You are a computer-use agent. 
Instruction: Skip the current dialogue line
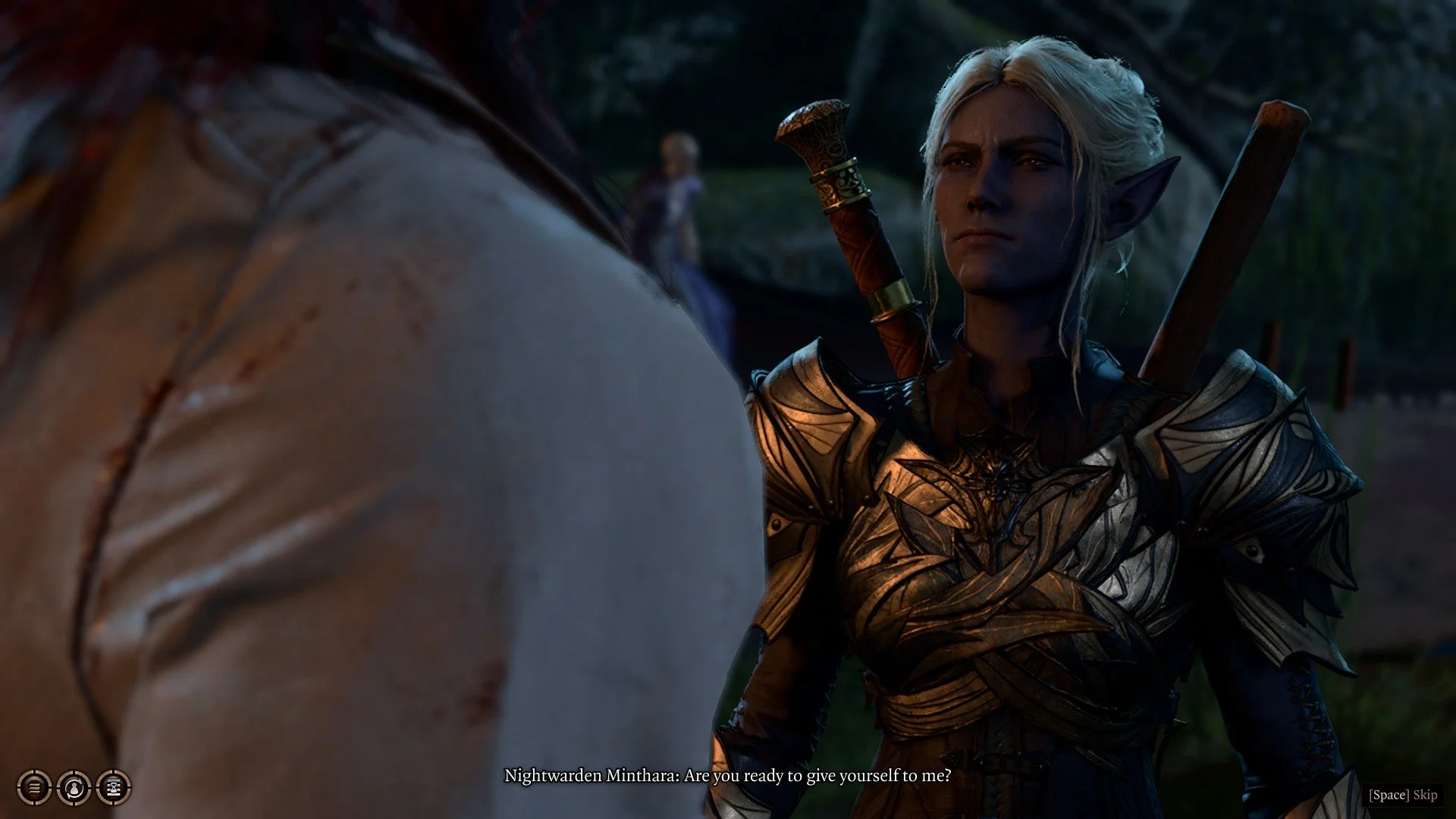pos(1403,795)
